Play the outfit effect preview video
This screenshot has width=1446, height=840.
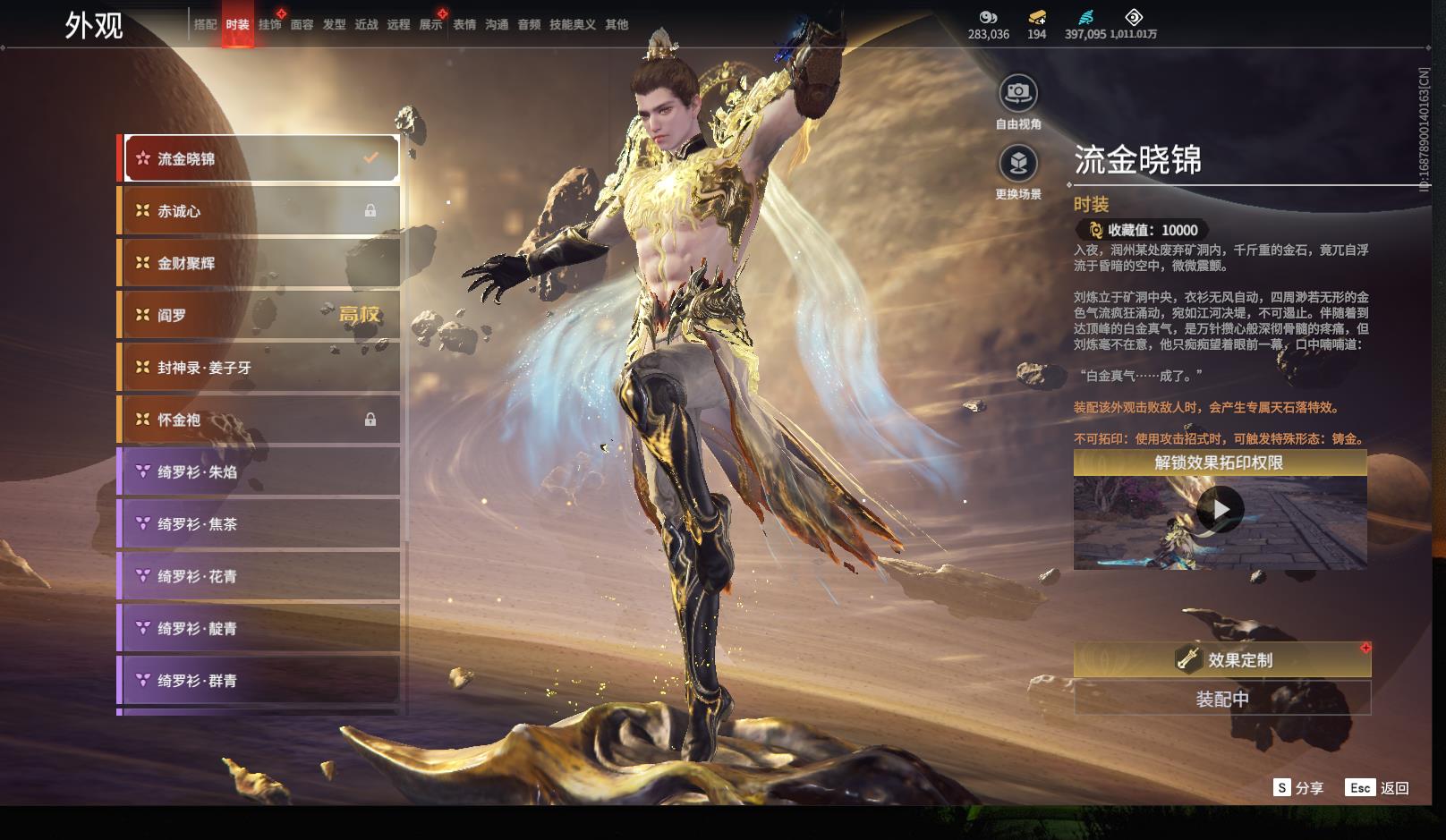click(1220, 510)
